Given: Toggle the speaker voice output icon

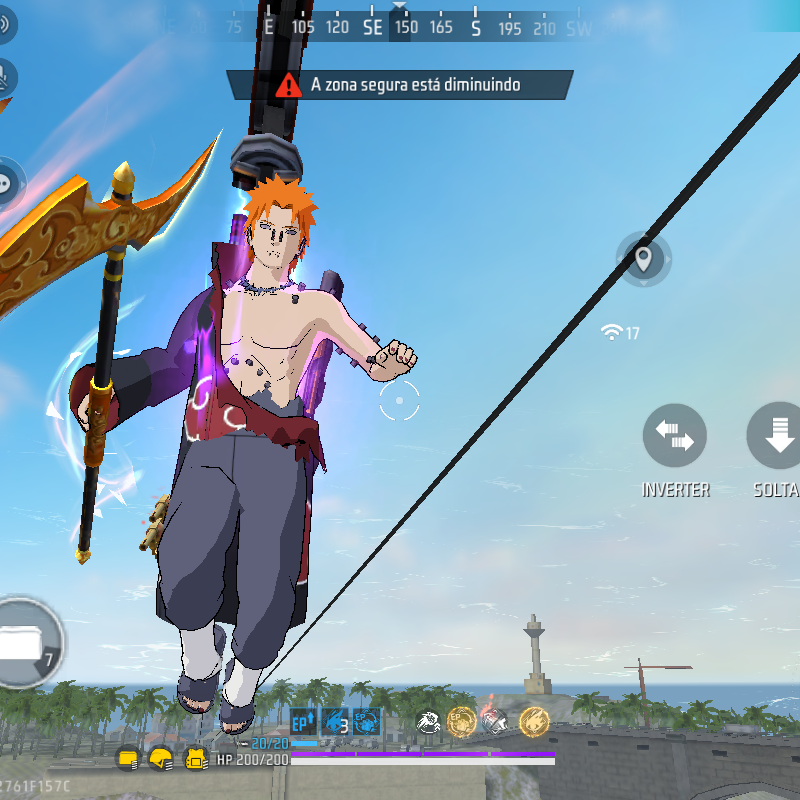Looking at the screenshot, I should pyautogui.click(x=3, y=25).
